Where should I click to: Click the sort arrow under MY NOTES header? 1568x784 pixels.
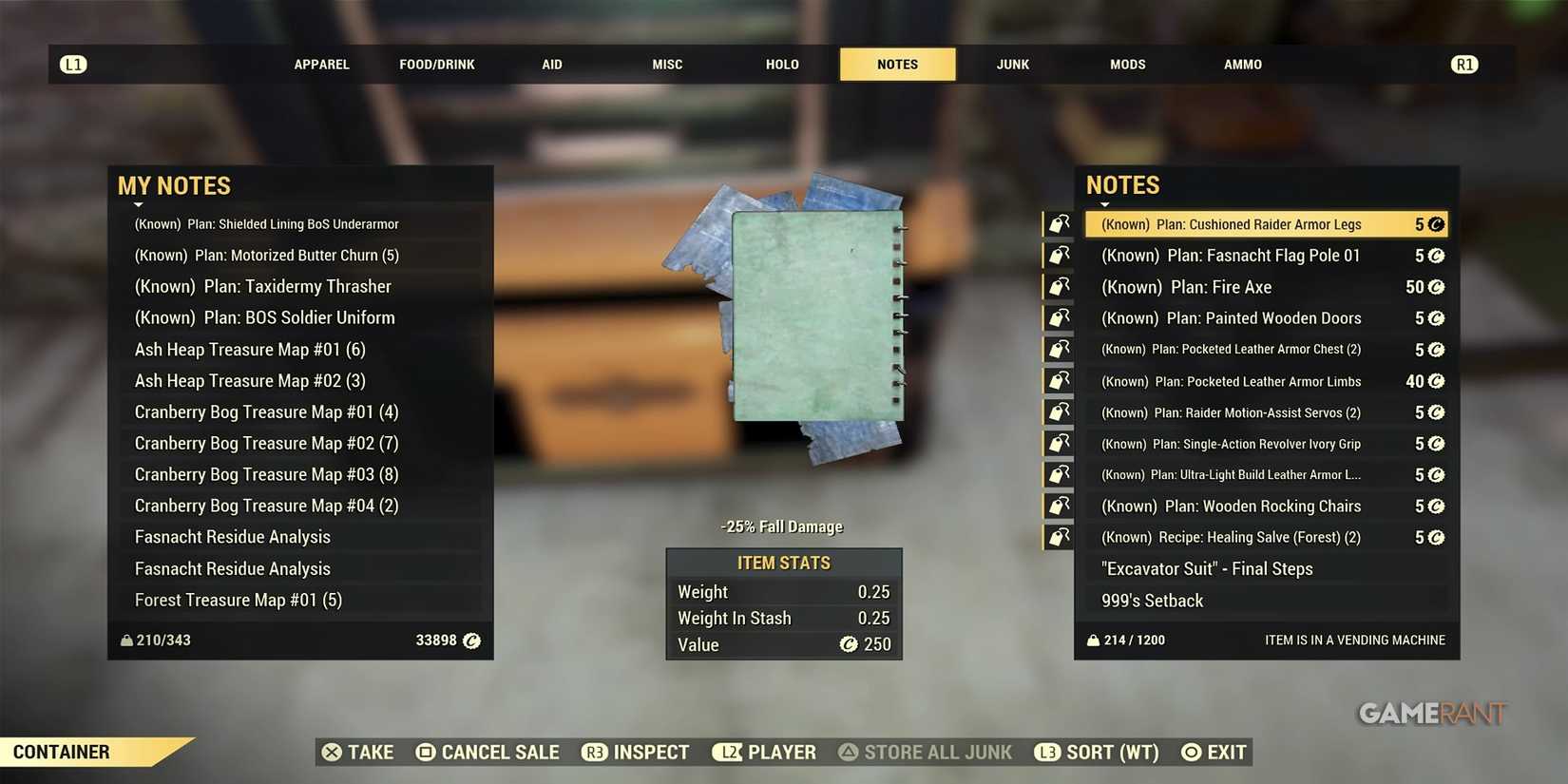[138, 202]
